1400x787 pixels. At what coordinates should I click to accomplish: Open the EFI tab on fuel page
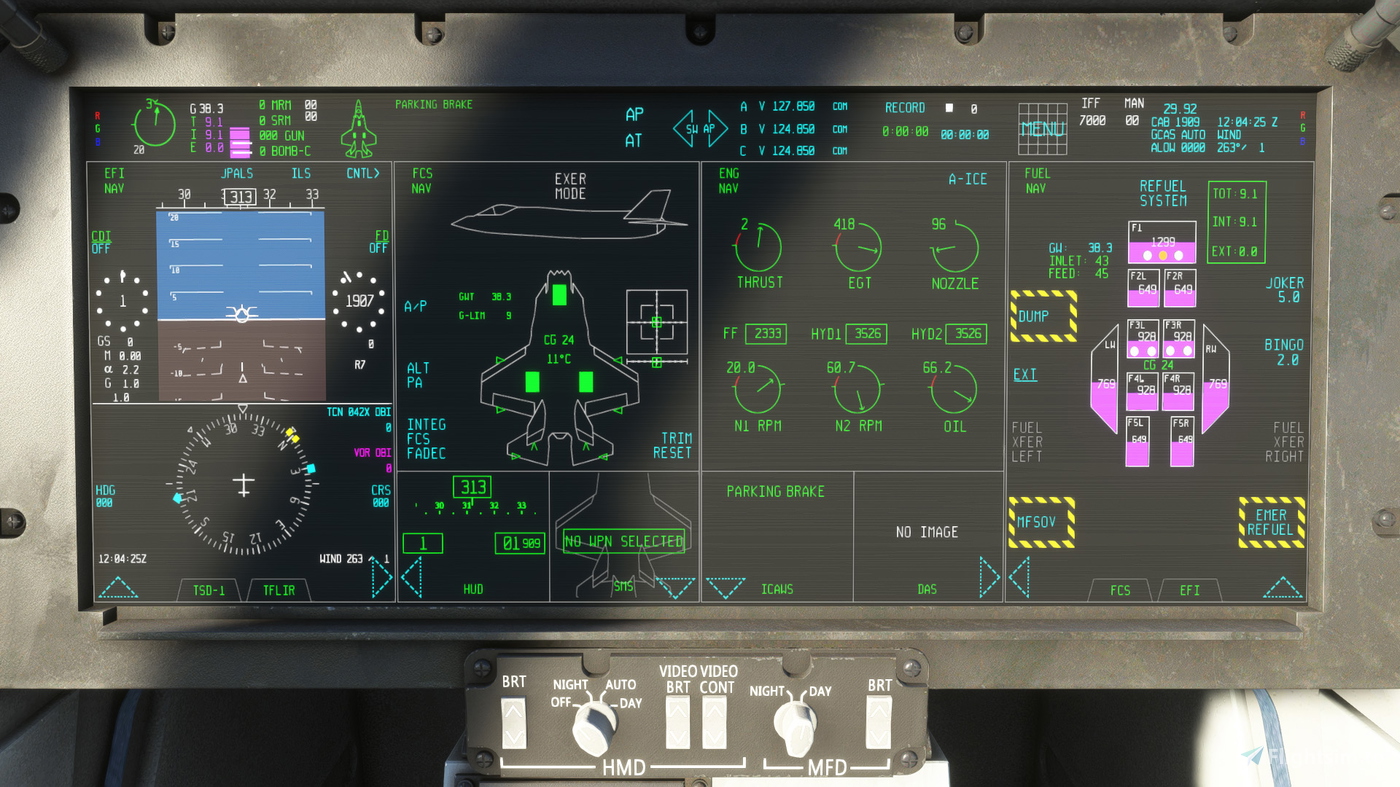pos(1189,590)
